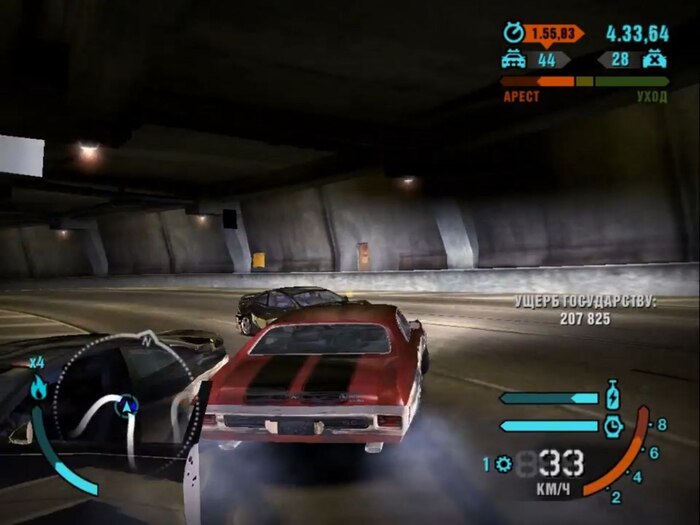
Task: Click the blue heat flame icon
Action: (x=38, y=389)
